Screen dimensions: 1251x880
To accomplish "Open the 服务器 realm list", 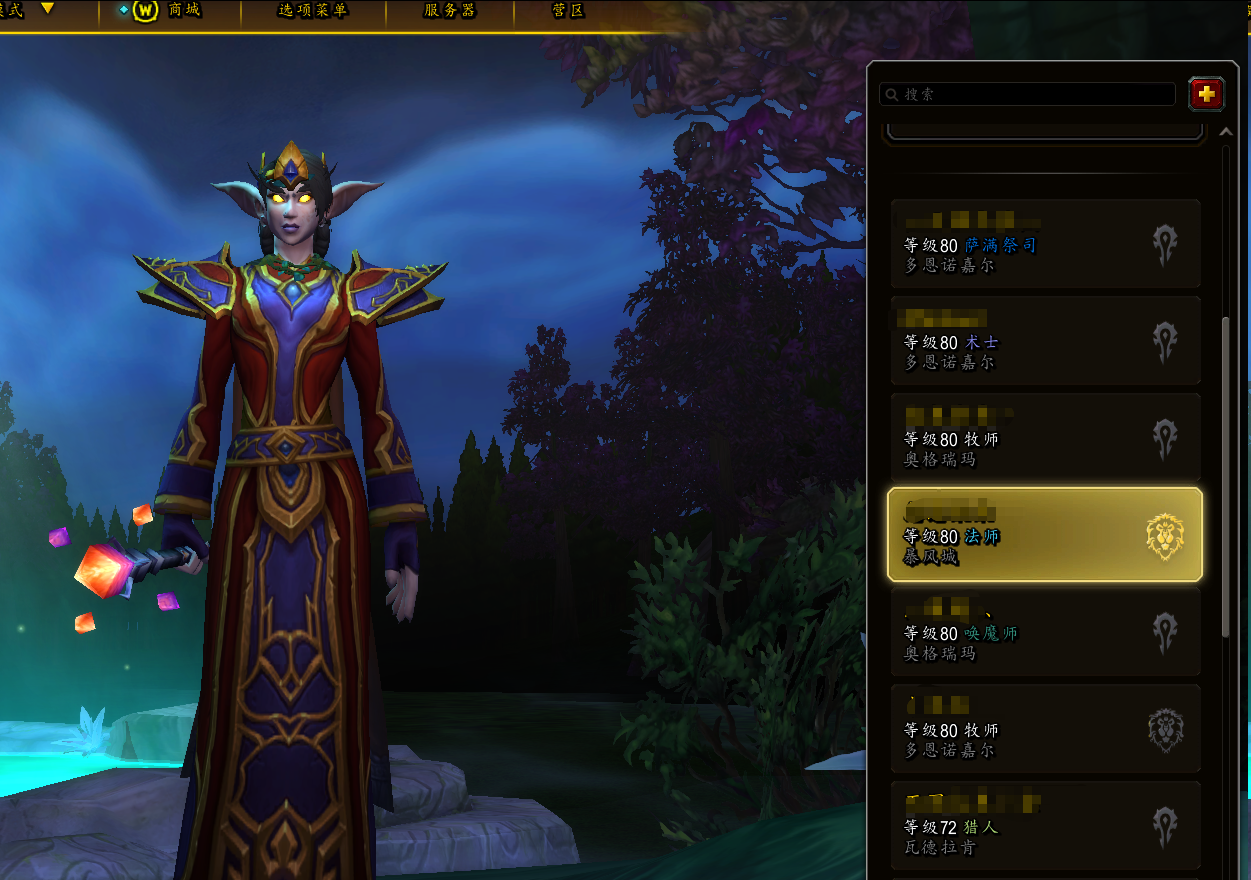I will click(450, 11).
